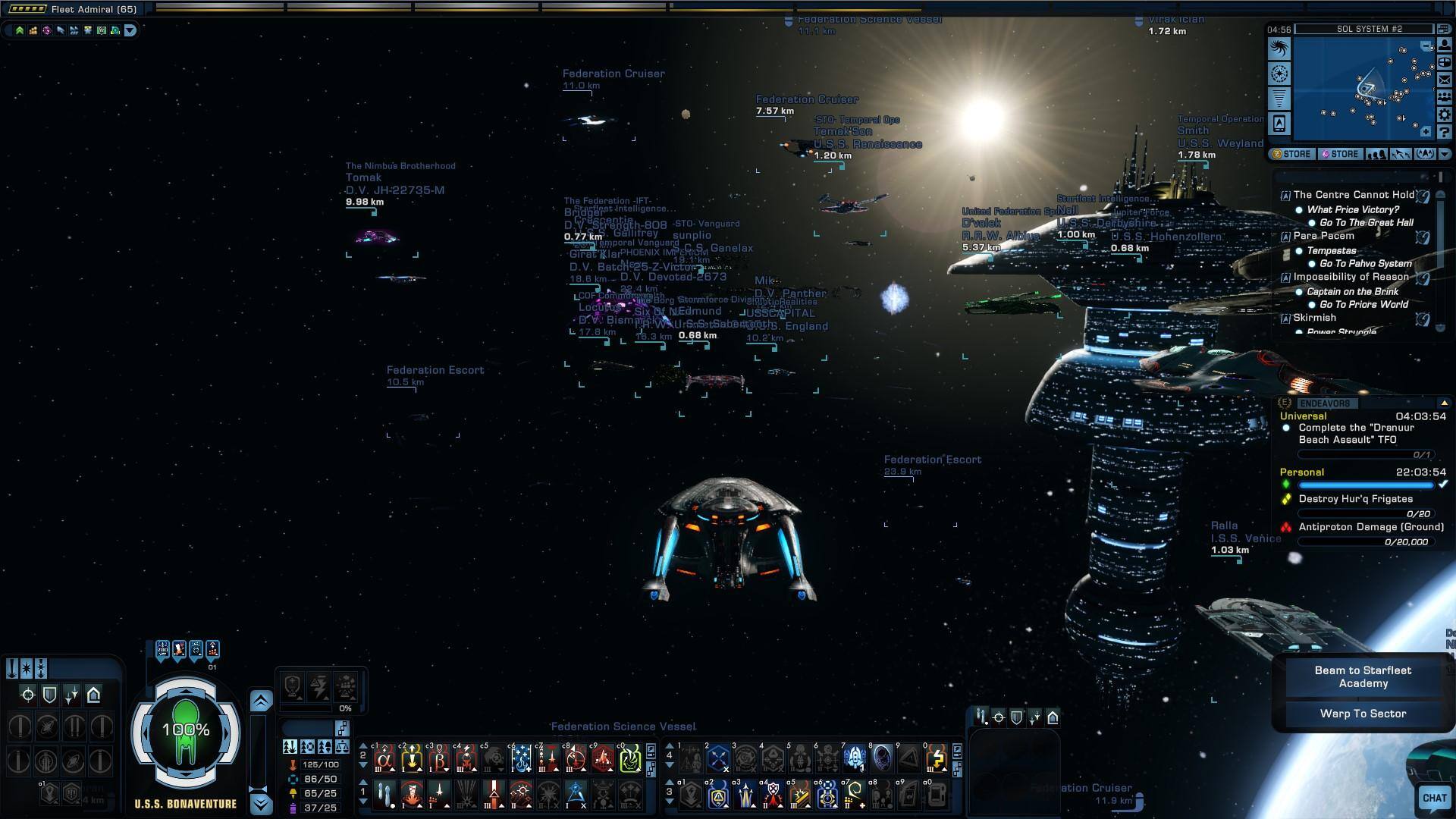This screenshot has height=819, width=1456.
Task: Track The Centre Cannot Hold mission
Action: coord(1353,195)
